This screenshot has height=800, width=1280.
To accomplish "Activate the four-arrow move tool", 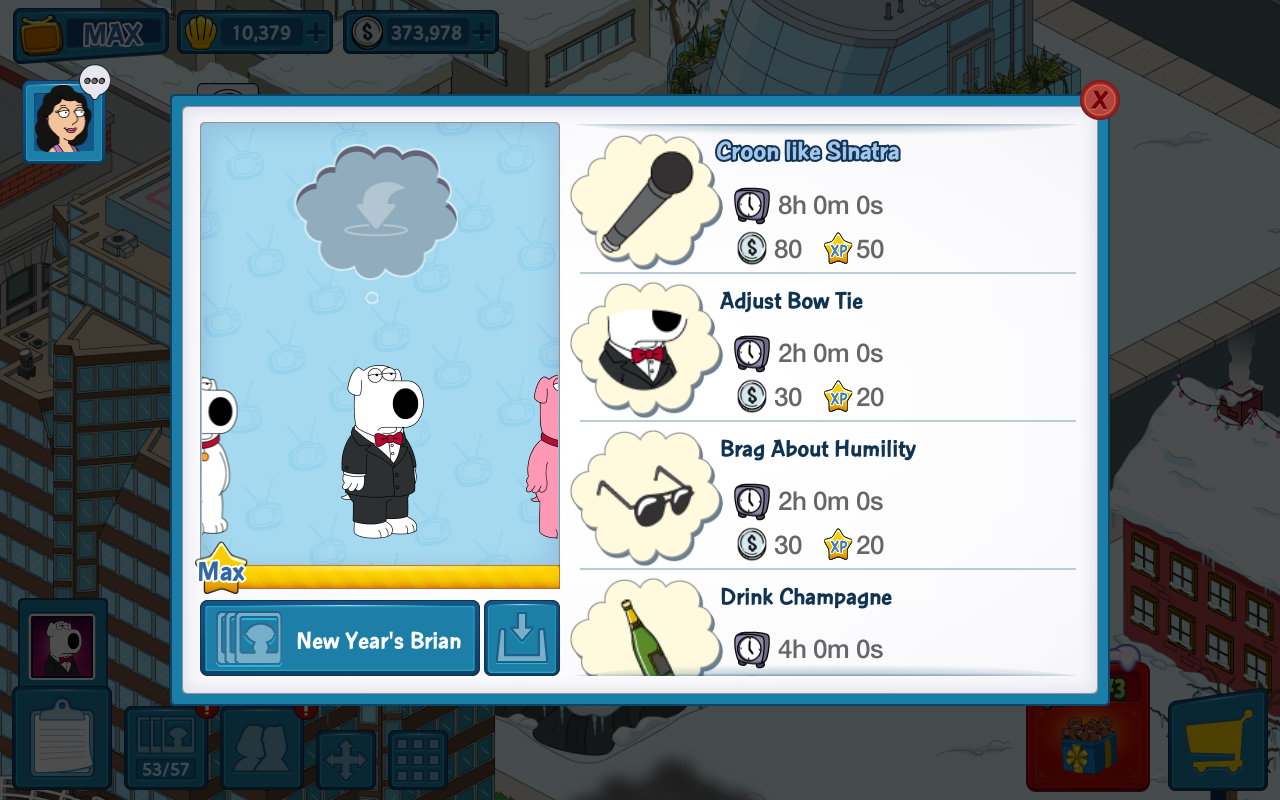I will point(346,761).
